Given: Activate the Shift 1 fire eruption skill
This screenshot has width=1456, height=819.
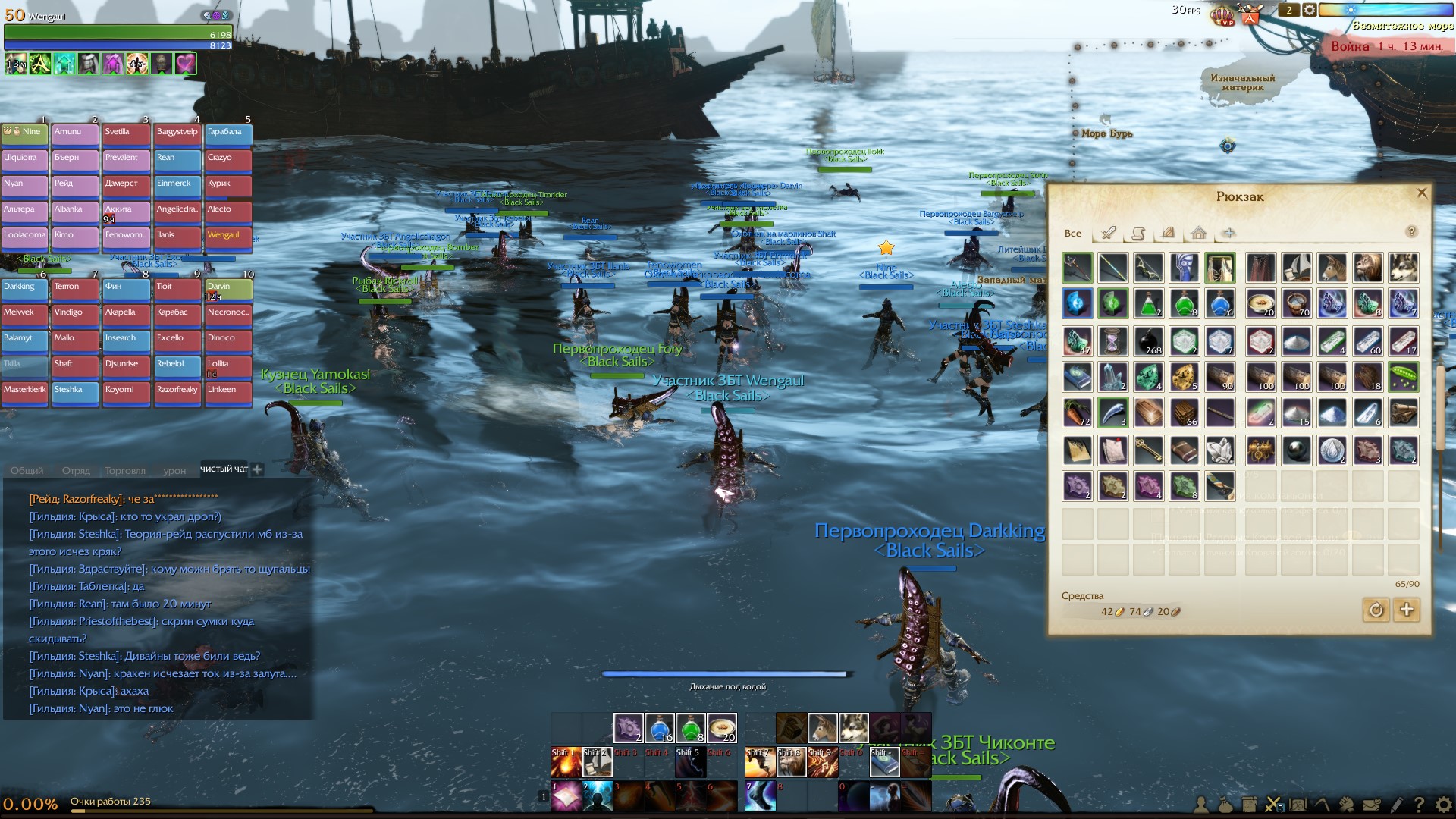Looking at the screenshot, I should click(566, 762).
